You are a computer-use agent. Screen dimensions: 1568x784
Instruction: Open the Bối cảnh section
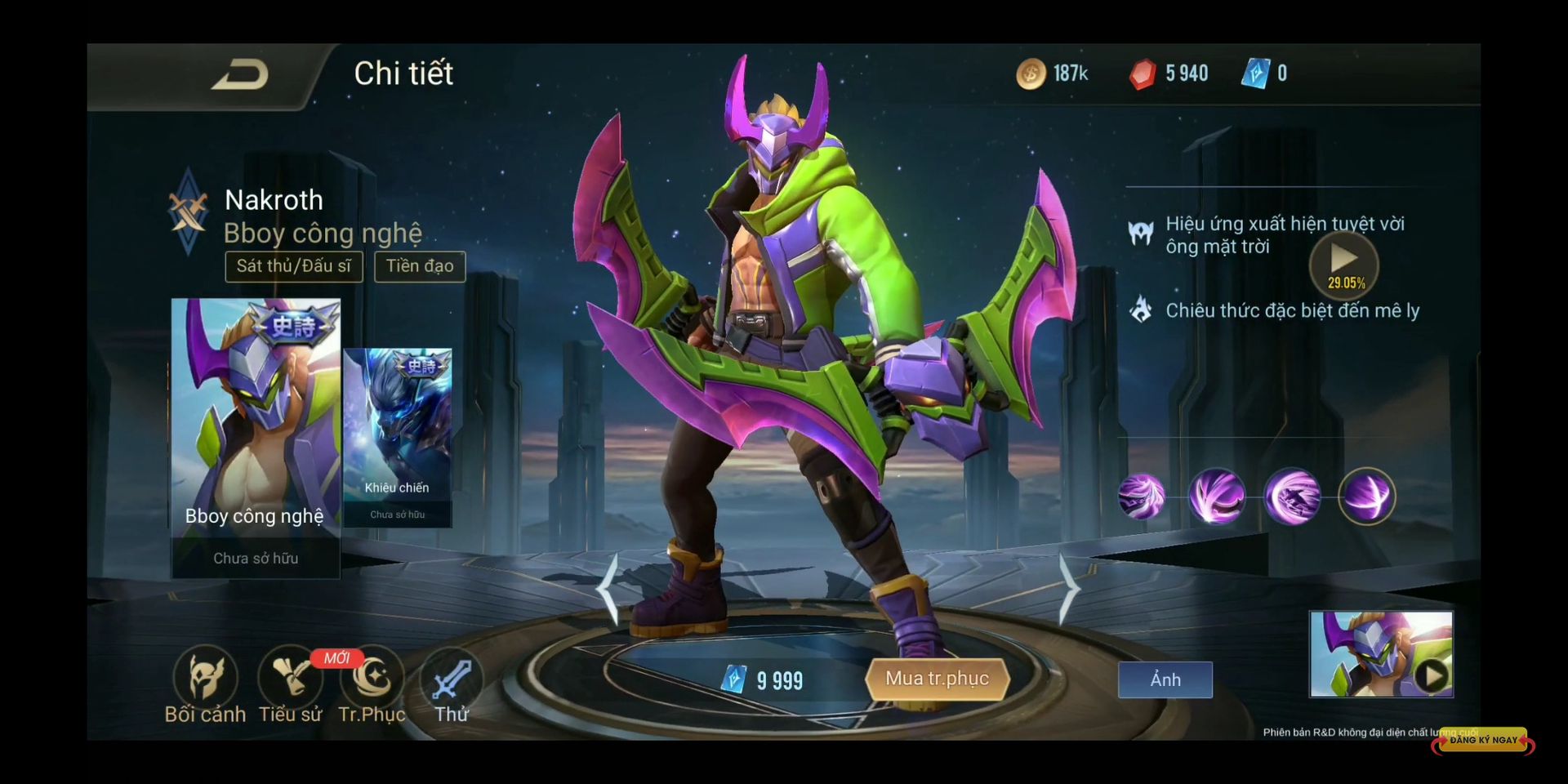pos(205,684)
